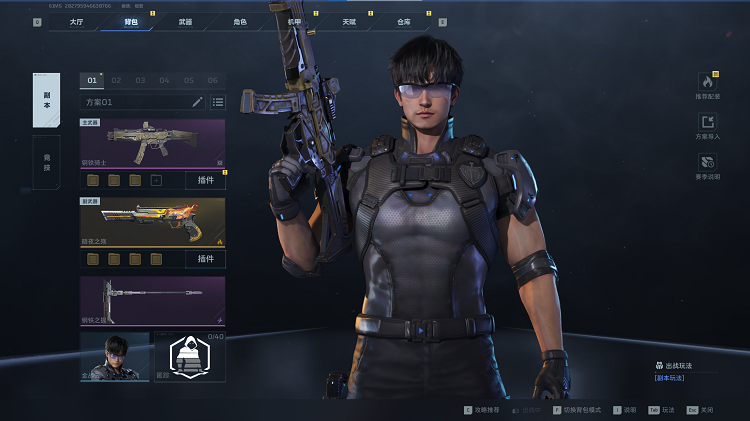The width and height of the screenshot is (750, 421).
Task: Switch to the 大厅 lobby tab
Action: (x=77, y=21)
